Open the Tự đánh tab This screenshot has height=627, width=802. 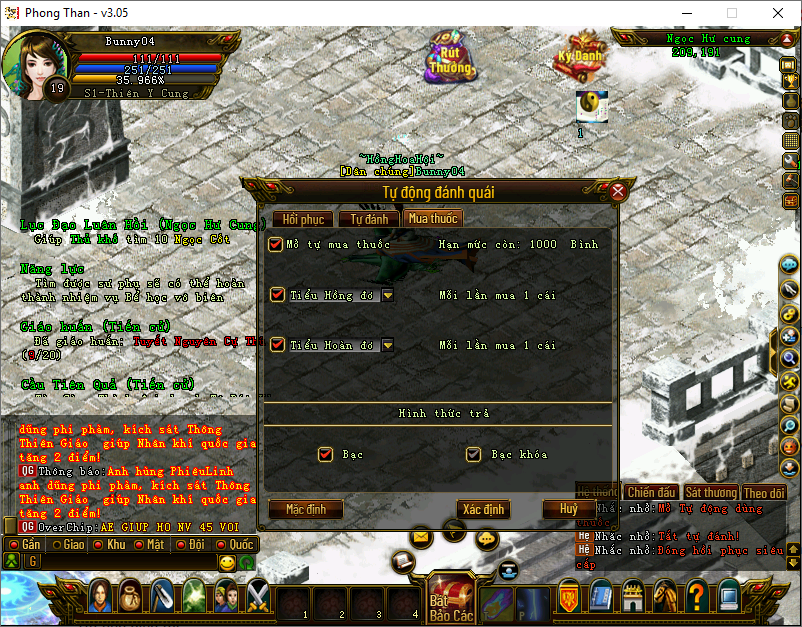coord(368,219)
